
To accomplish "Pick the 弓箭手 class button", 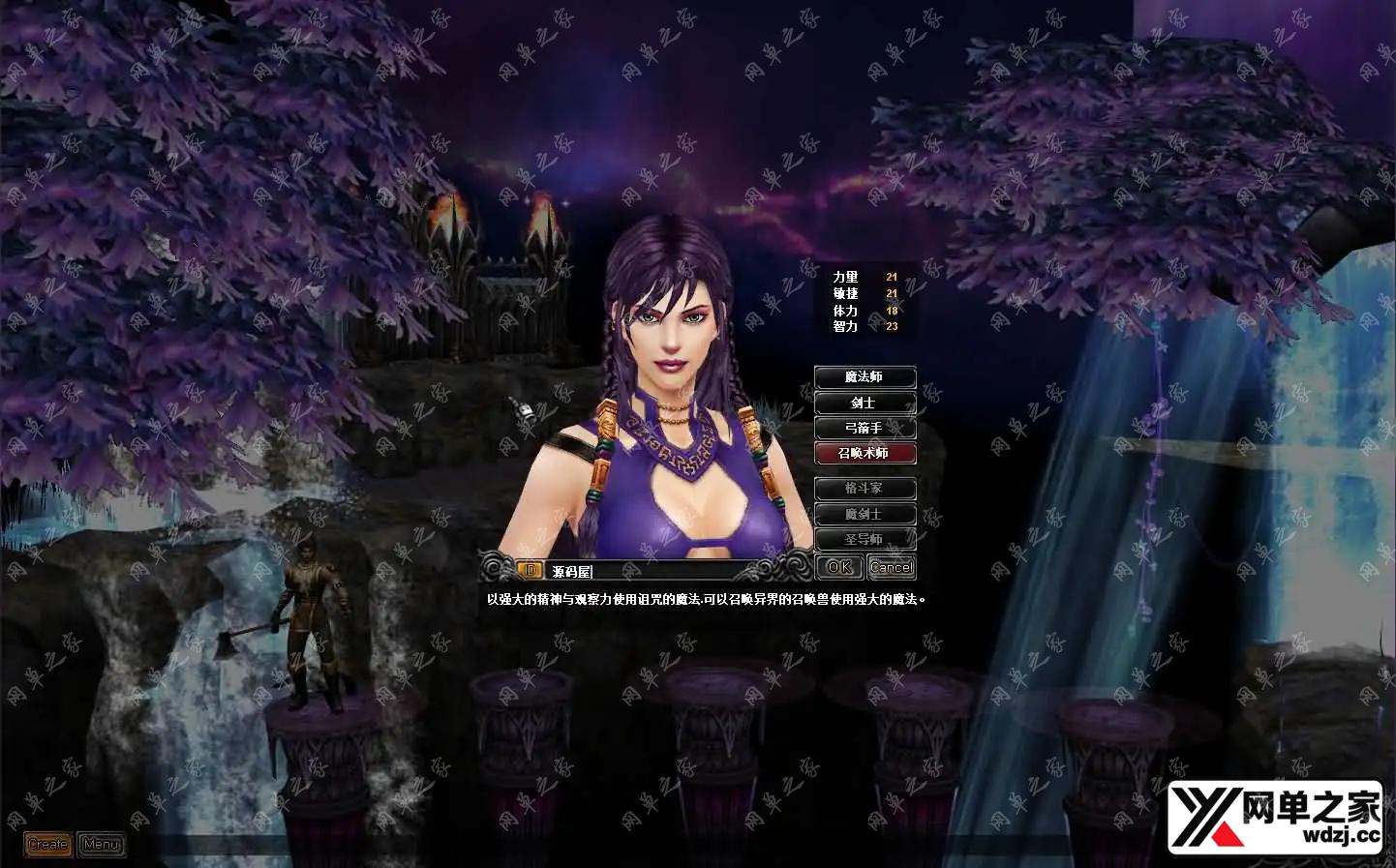I will point(865,428).
